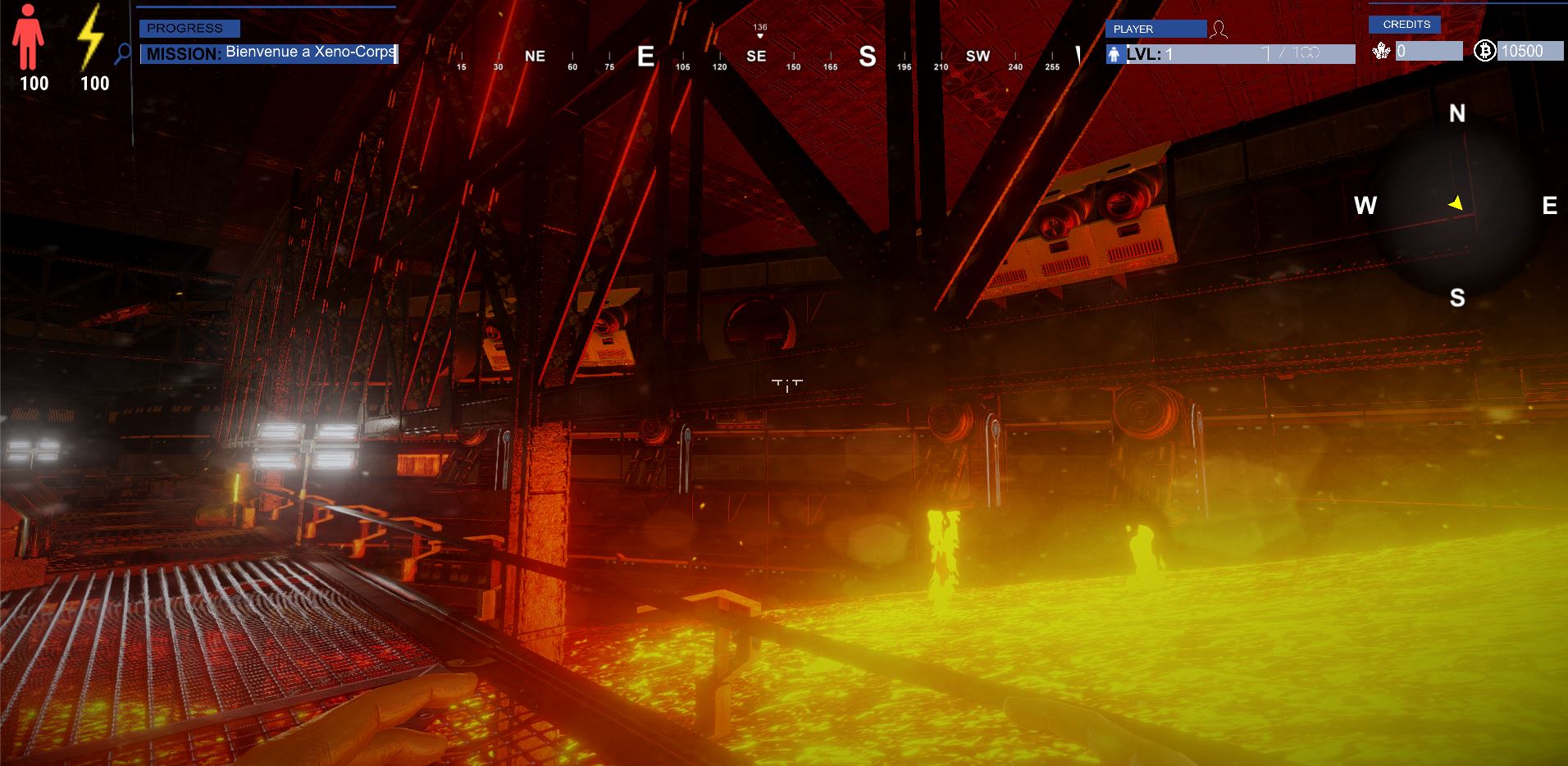Open the PLAYER panel label
Screen dimensions: 1568x766
point(1155,30)
